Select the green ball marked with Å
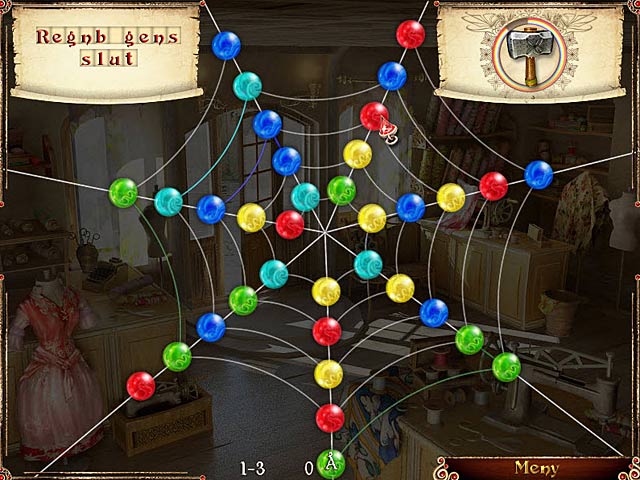The height and width of the screenshot is (480, 640). click(331, 463)
